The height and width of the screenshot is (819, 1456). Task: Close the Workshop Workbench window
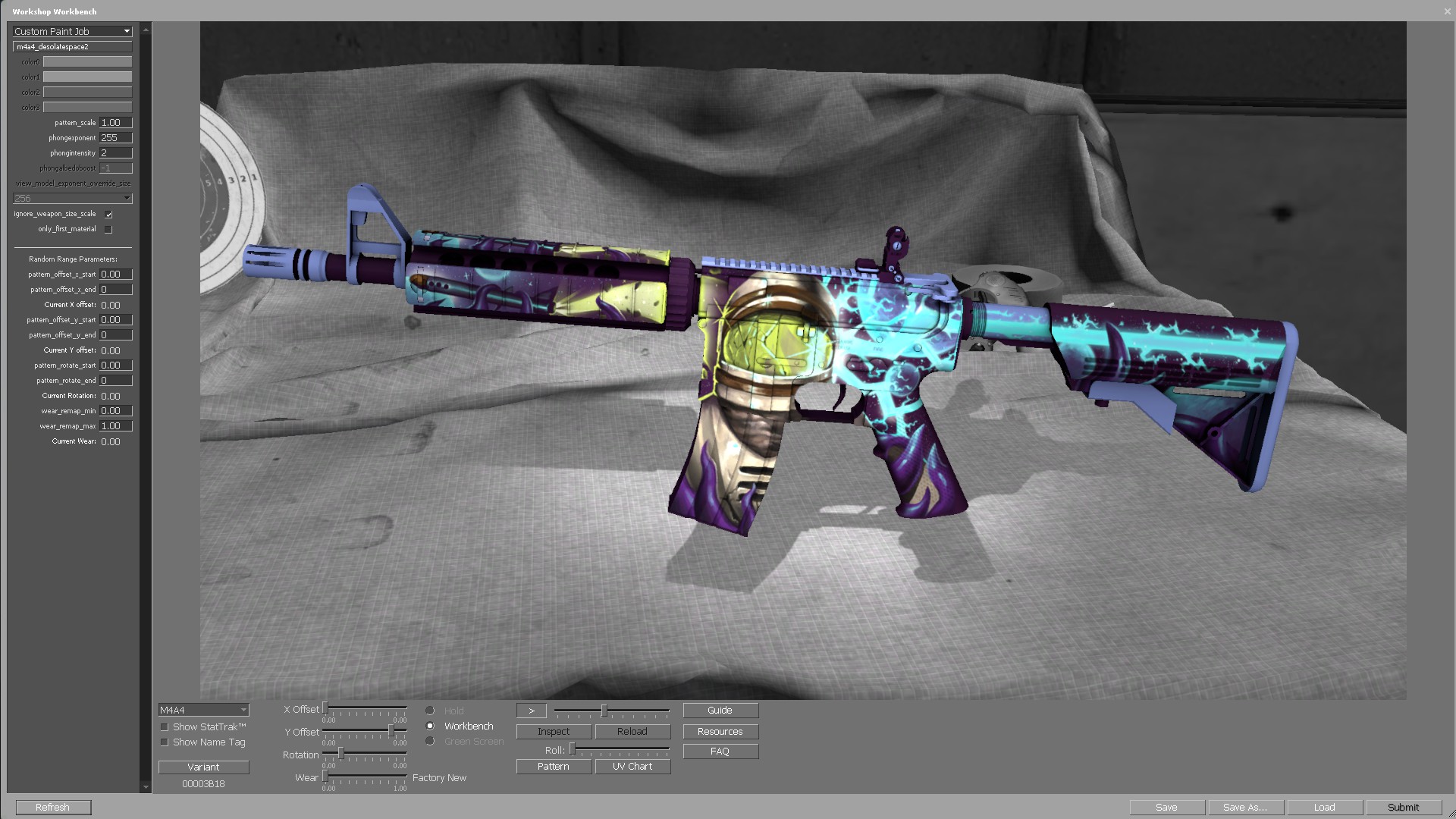1447,11
